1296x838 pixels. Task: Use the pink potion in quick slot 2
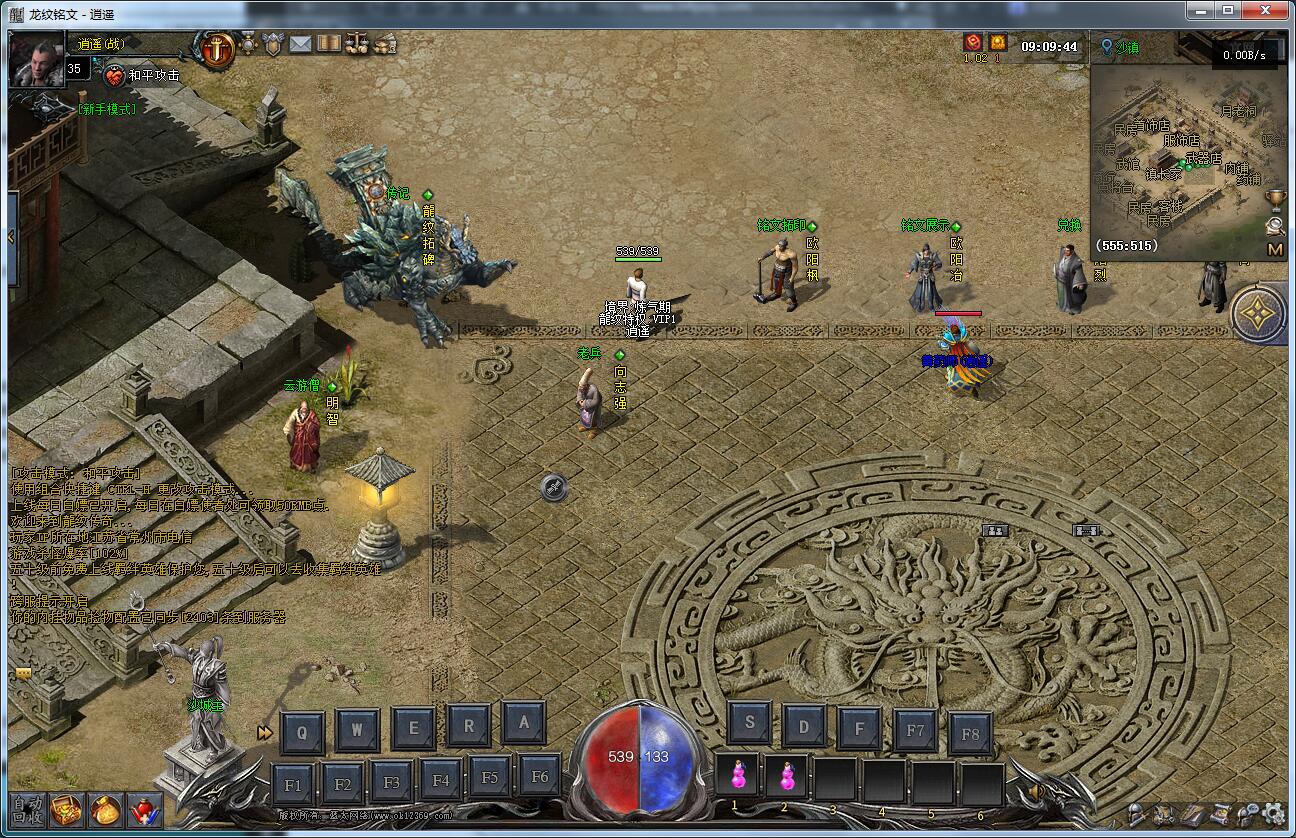click(787, 776)
